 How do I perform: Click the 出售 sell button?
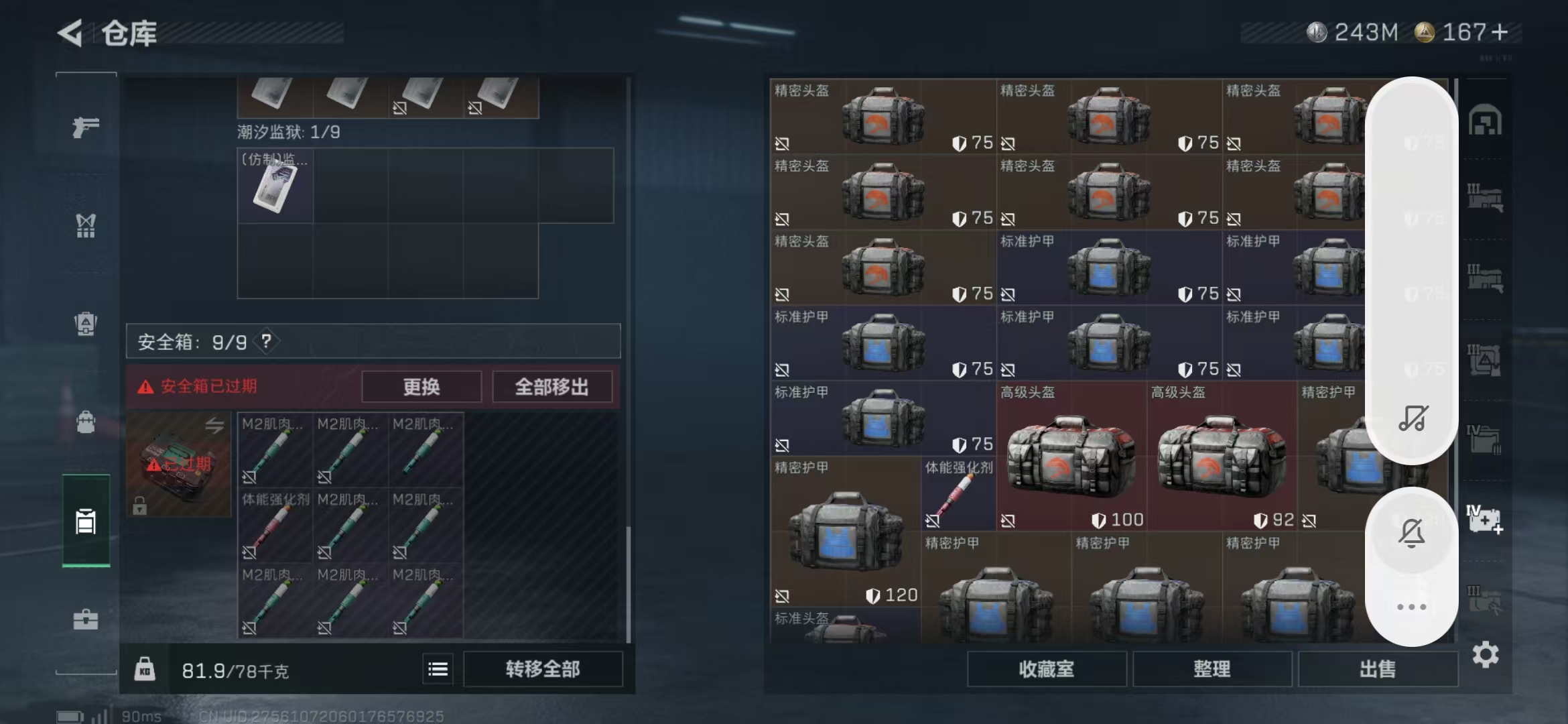coord(1378,669)
